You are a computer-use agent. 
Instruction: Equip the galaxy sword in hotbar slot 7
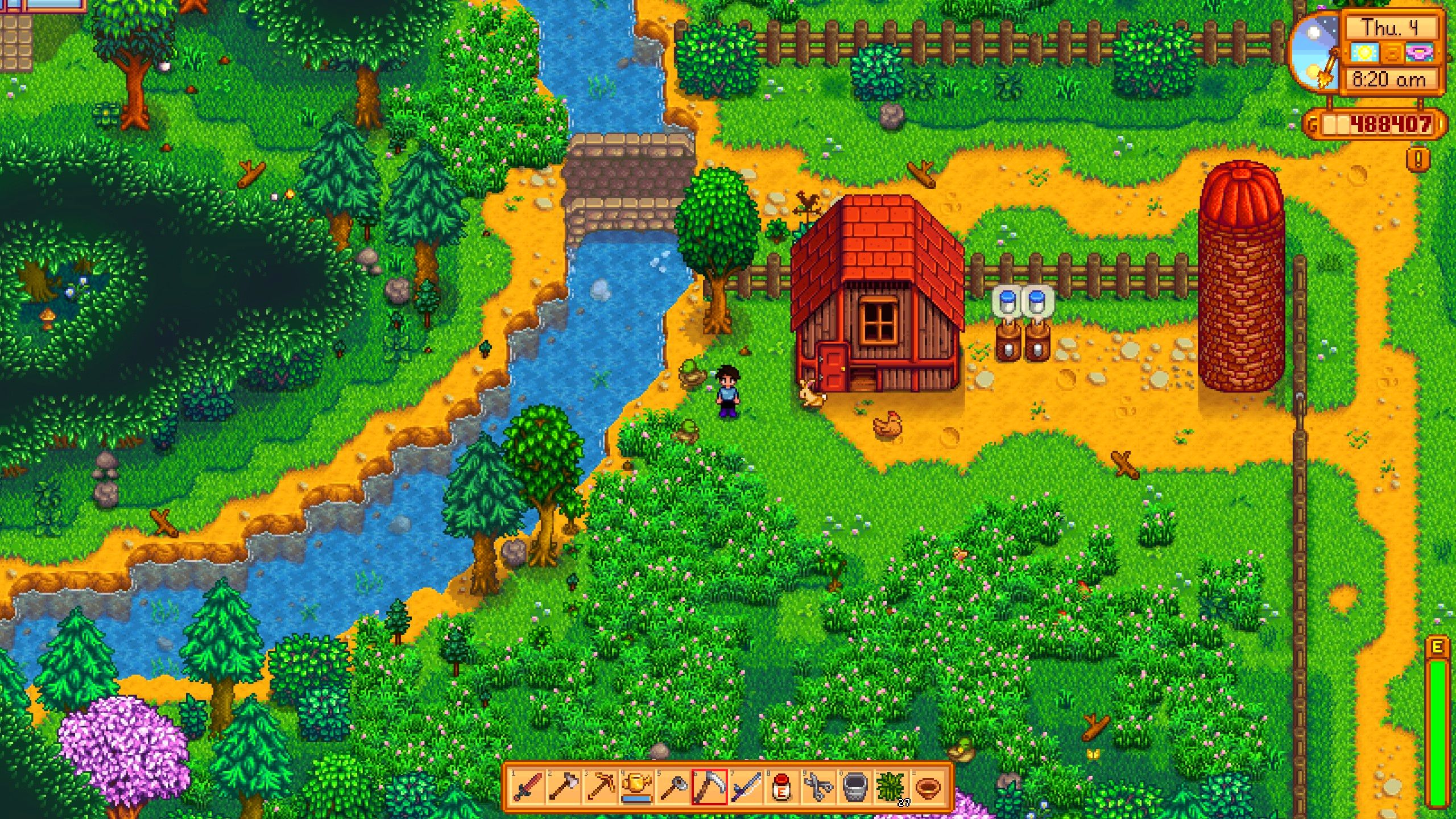click(746, 787)
